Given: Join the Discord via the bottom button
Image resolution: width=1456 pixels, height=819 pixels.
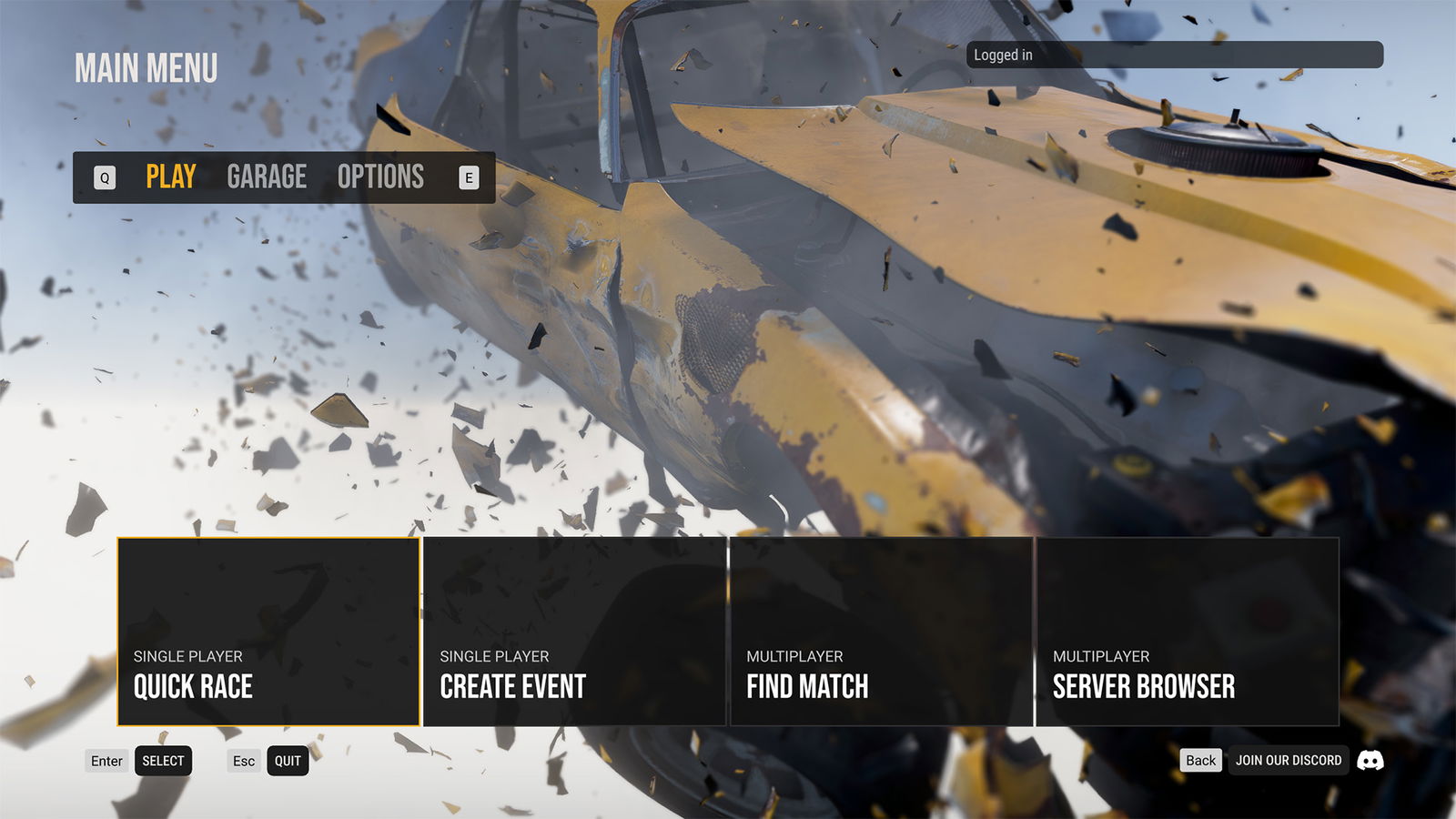Looking at the screenshot, I should click(x=1289, y=760).
